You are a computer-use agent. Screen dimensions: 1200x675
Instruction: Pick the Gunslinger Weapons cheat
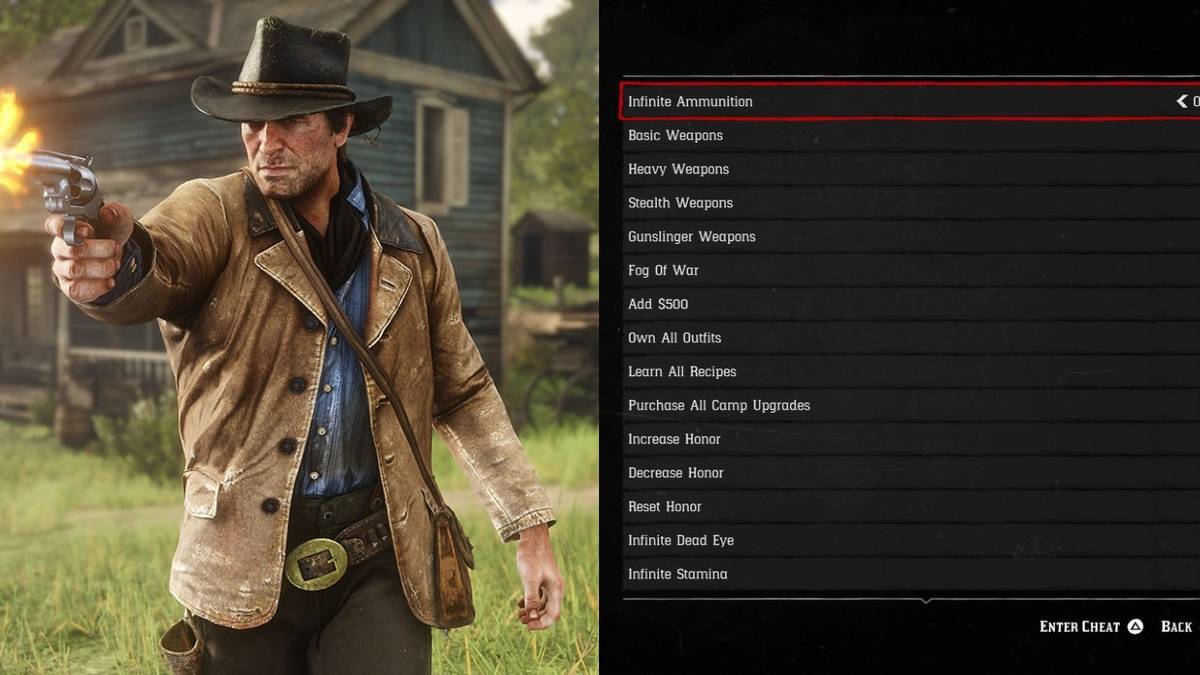click(691, 237)
